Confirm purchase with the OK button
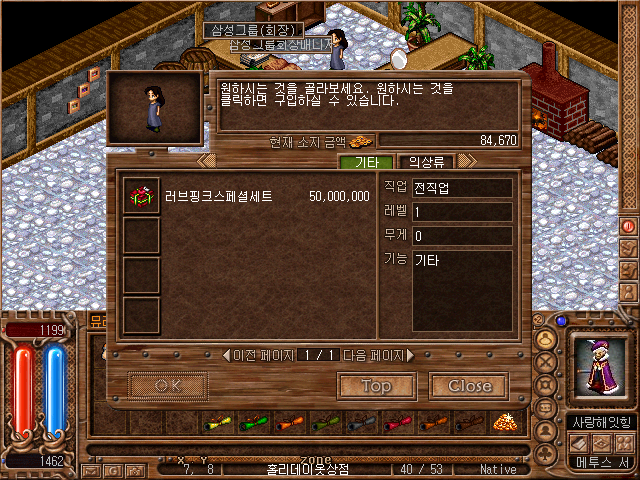The height and width of the screenshot is (480, 640). coord(167,385)
